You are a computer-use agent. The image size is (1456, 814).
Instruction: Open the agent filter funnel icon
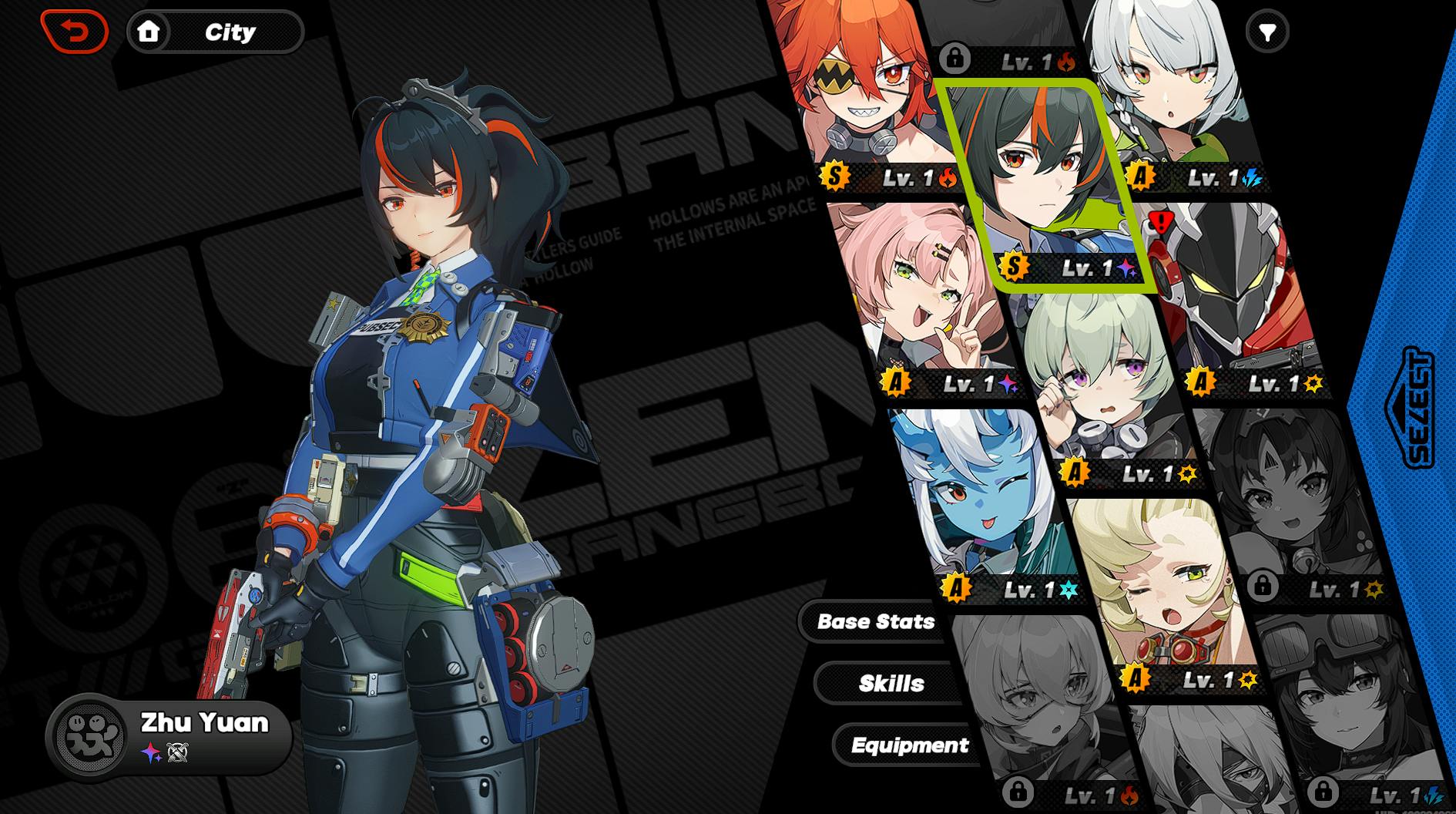click(x=1267, y=32)
